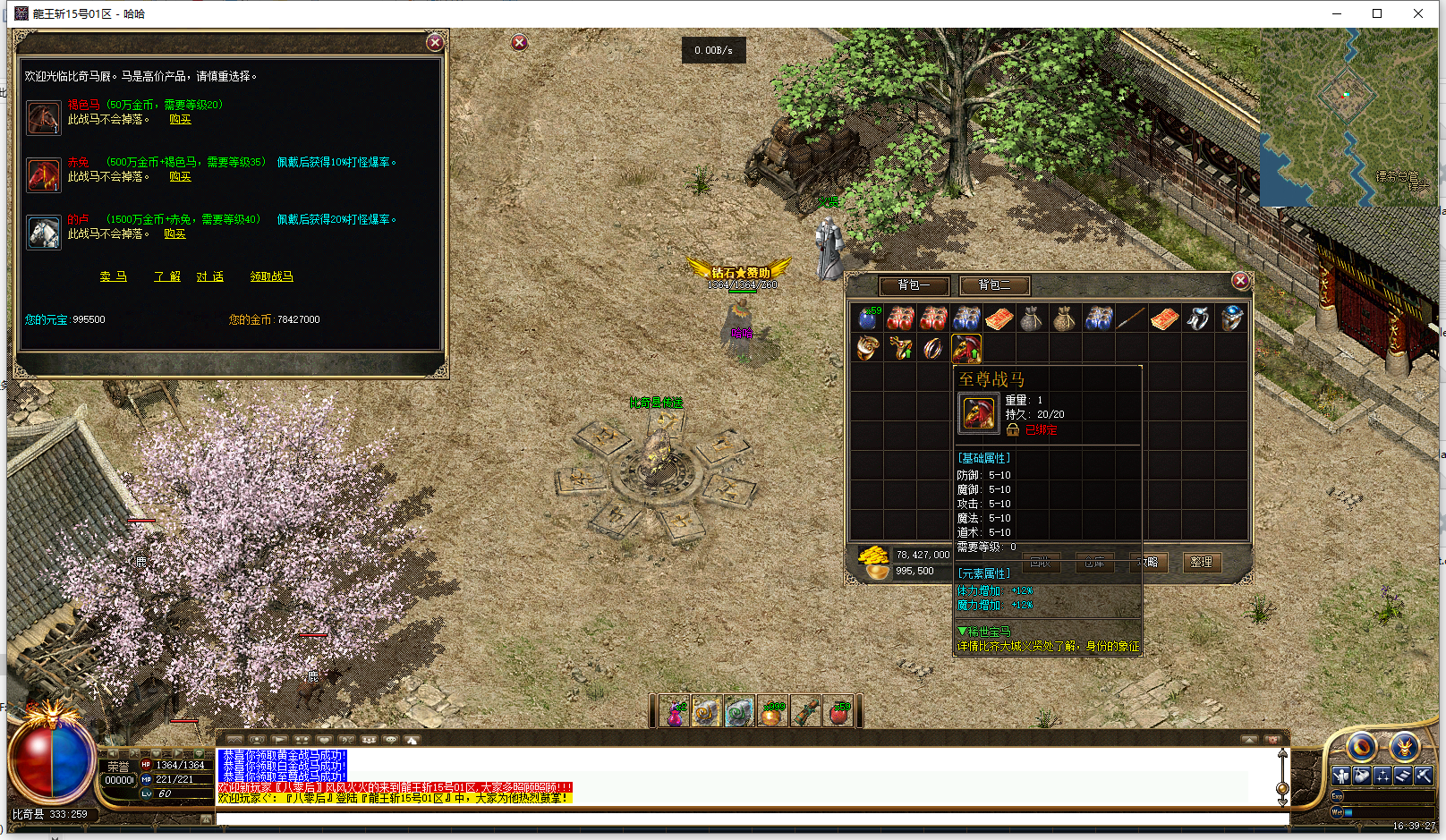Select the blue gem ring item
This screenshot has height=840, width=1446.
[x=1231, y=318]
